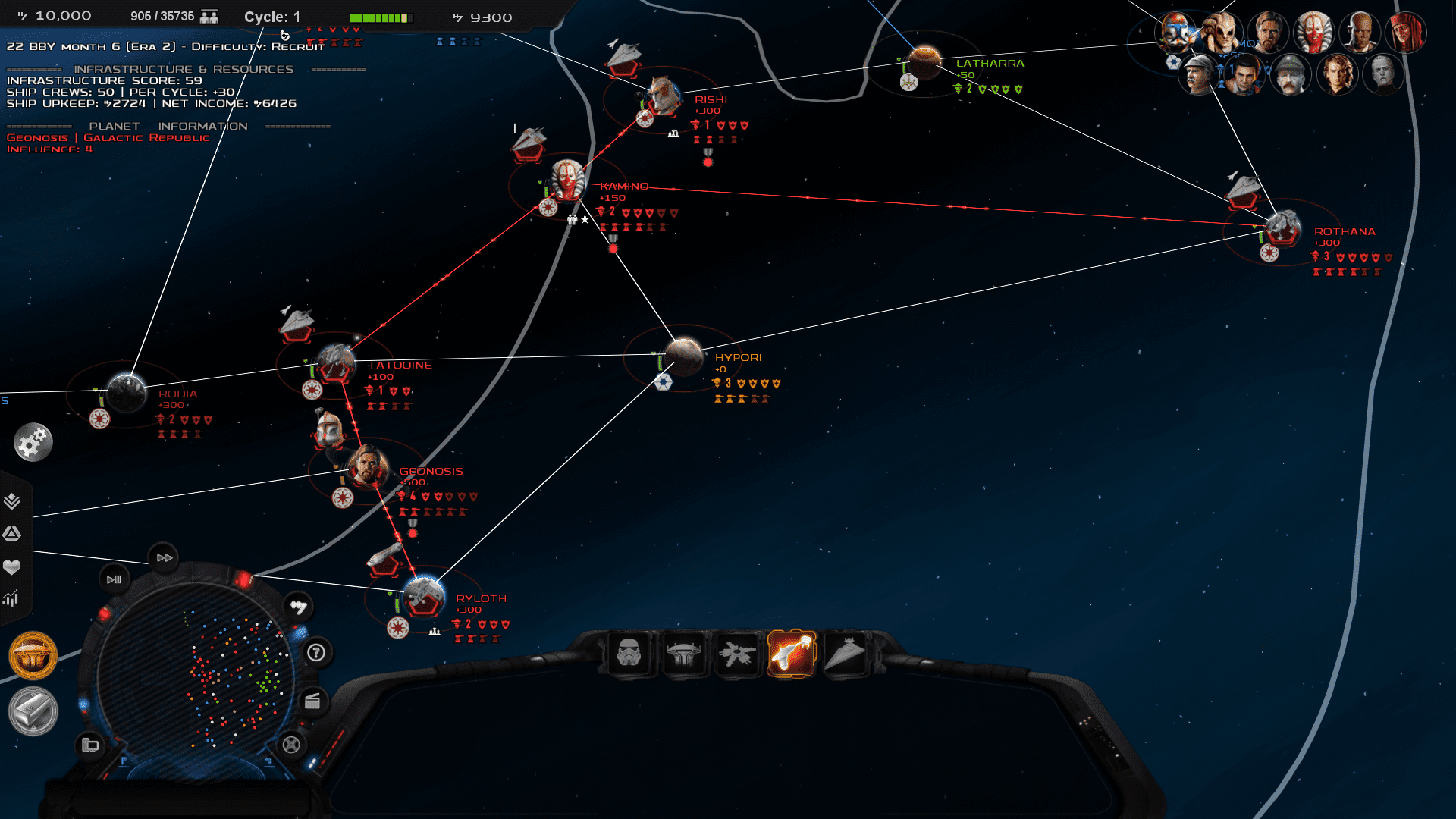Select the Mace Windu hero portrait
The height and width of the screenshot is (819, 1456).
(x=1359, y=32)
